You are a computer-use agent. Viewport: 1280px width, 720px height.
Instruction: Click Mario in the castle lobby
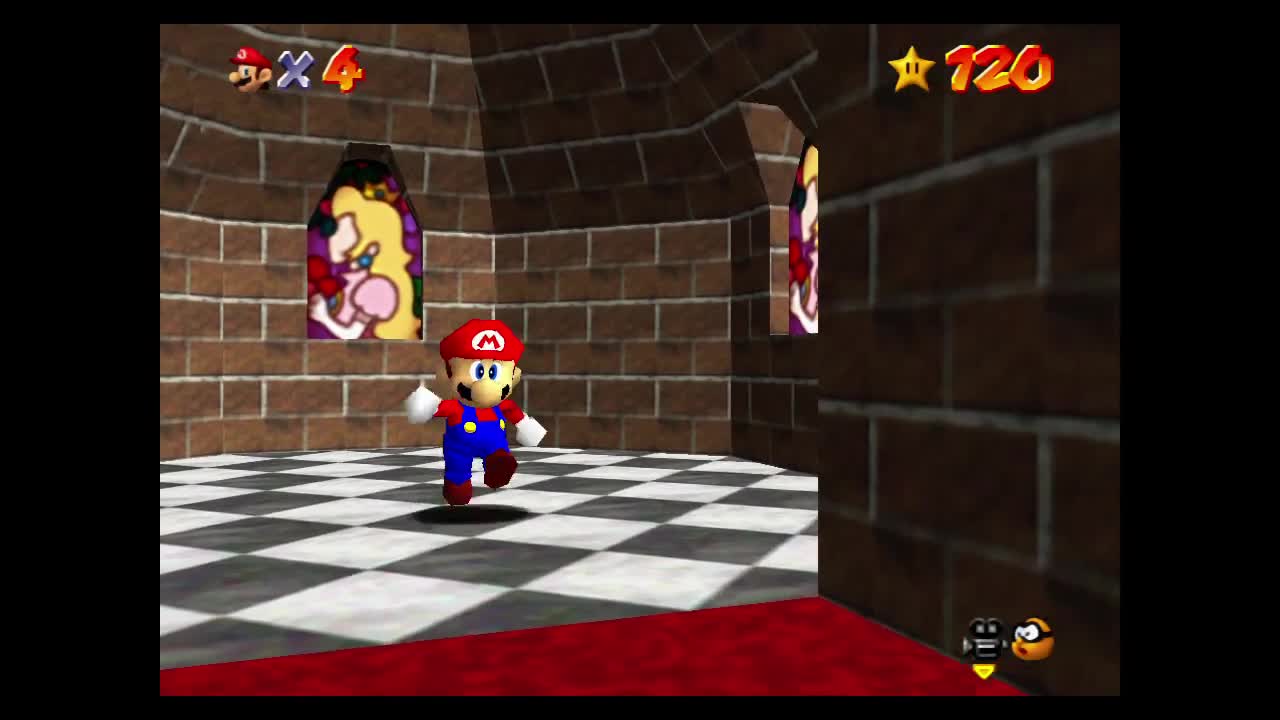[478, 410]
